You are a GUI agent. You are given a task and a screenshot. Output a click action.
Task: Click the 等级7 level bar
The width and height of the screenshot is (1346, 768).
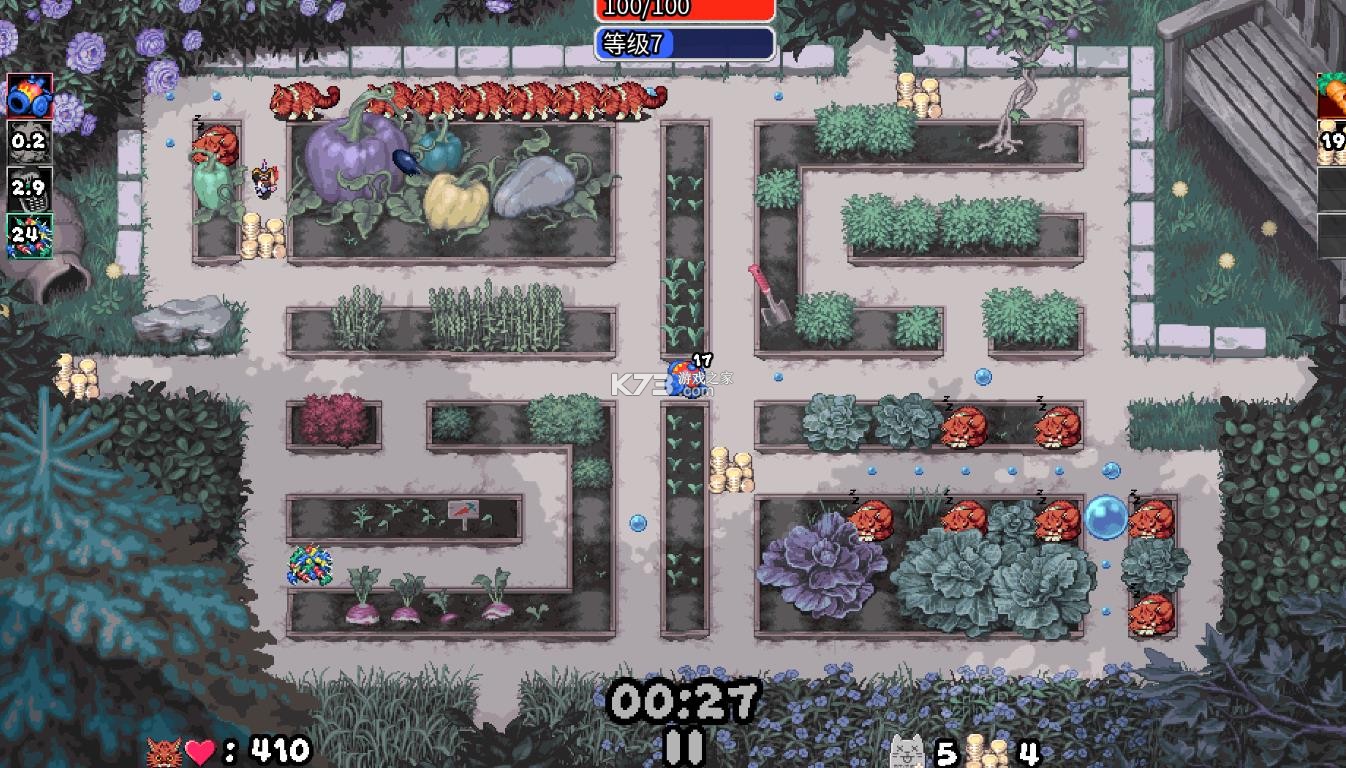click(684, 43)
